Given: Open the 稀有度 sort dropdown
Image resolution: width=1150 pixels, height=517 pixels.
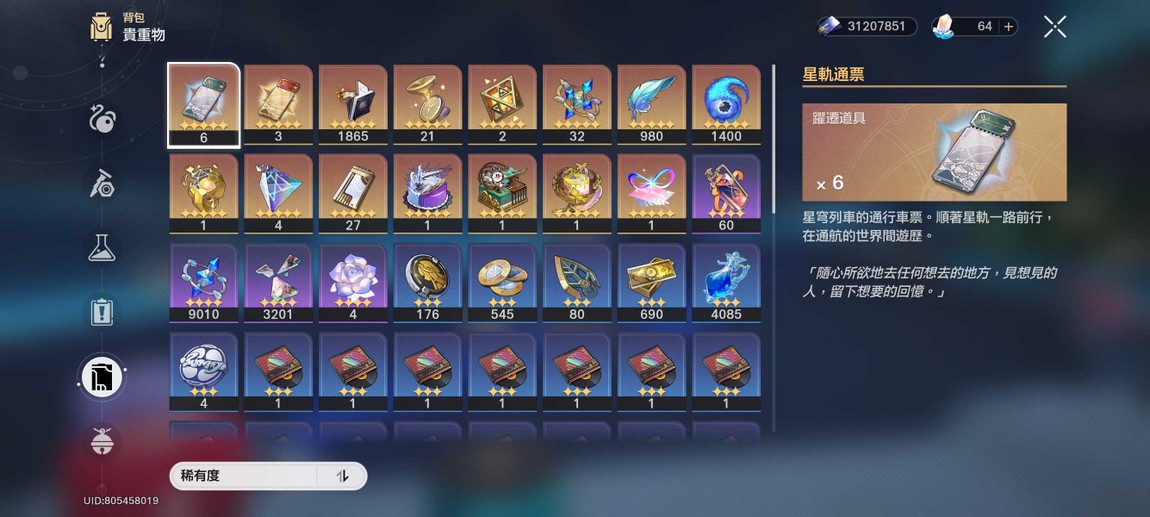Looking at the screenshot, I should (x=244, y=476).
